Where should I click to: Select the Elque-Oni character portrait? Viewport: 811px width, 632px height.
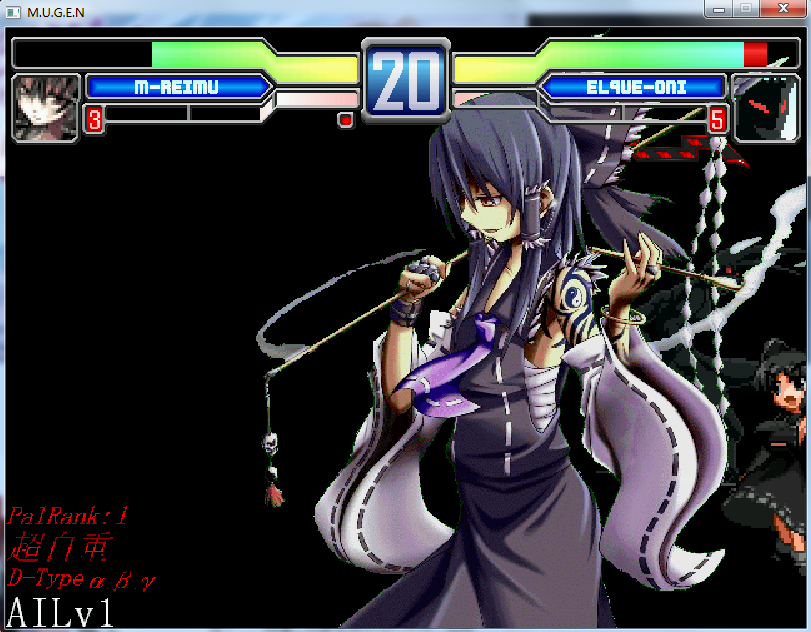pos(765,107)
